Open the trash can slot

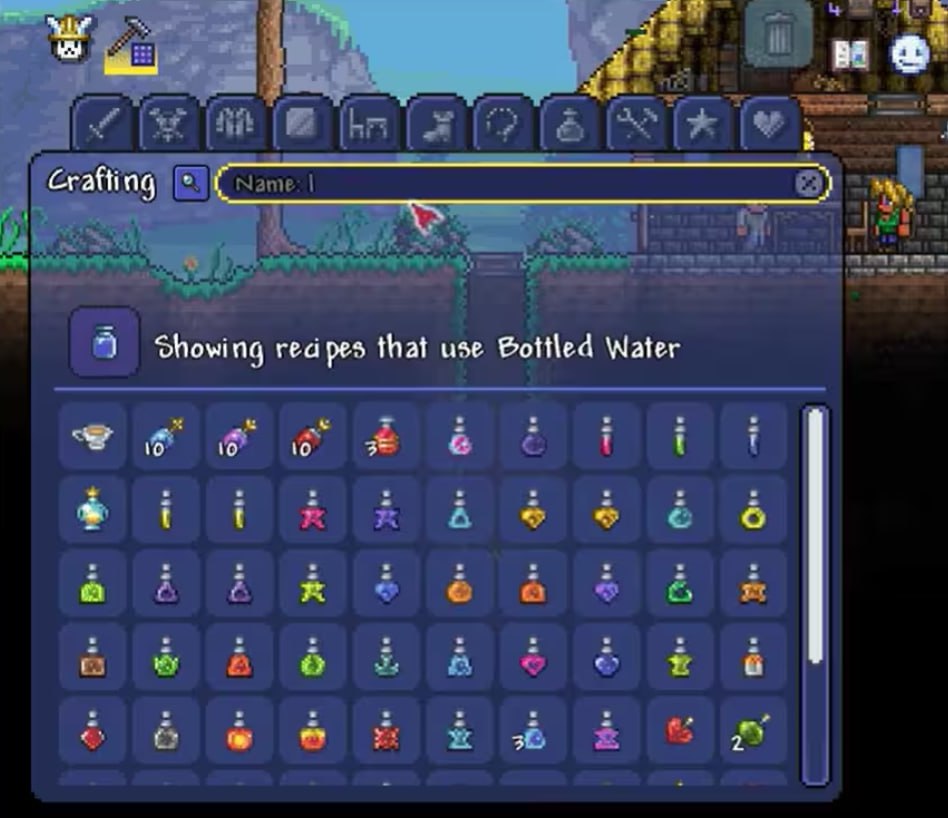778,35
